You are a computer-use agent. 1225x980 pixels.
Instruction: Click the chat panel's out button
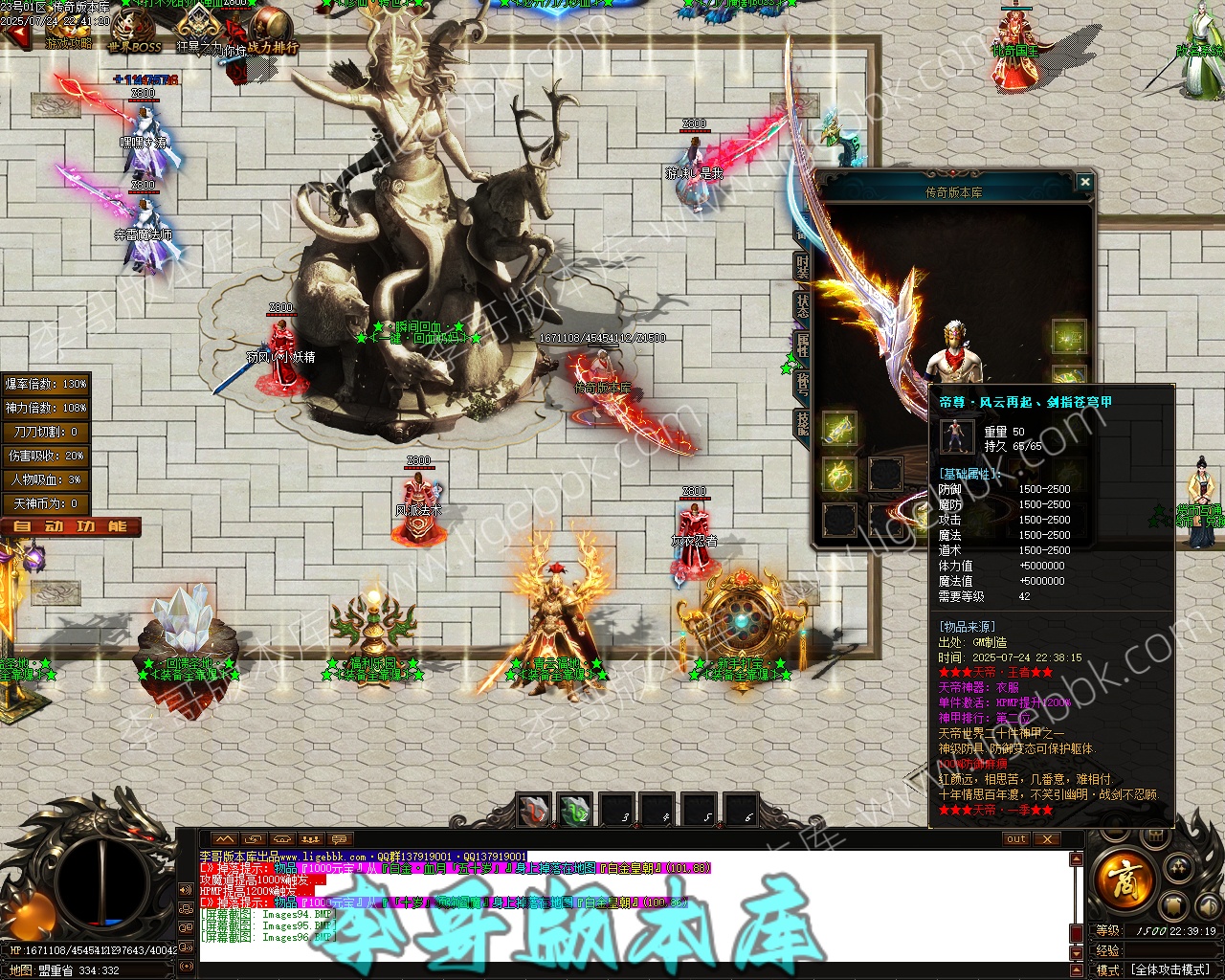1016,839
